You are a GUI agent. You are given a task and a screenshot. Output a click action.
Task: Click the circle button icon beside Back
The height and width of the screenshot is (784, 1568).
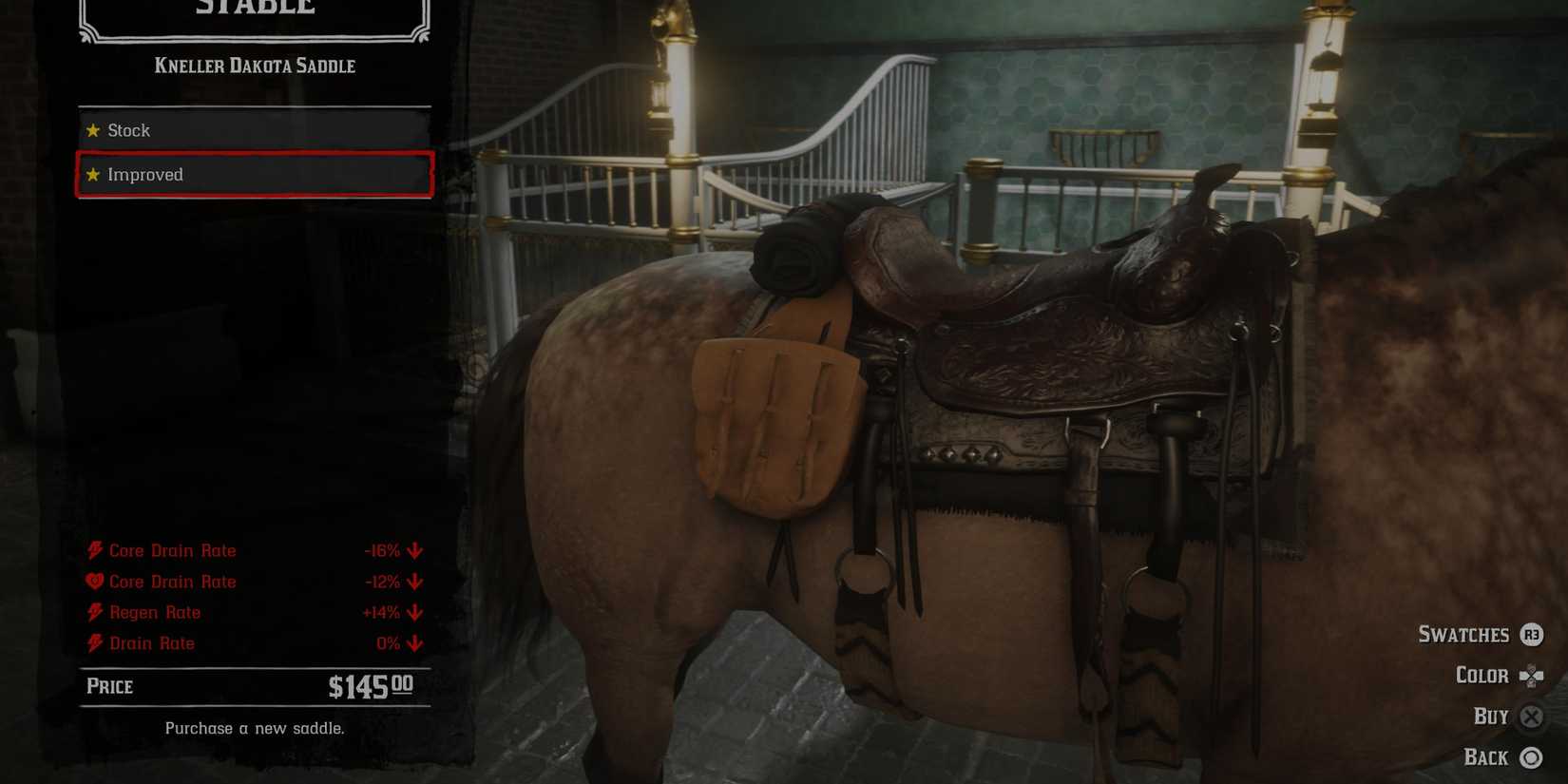pyautogui.click(x=1532, y=758)
